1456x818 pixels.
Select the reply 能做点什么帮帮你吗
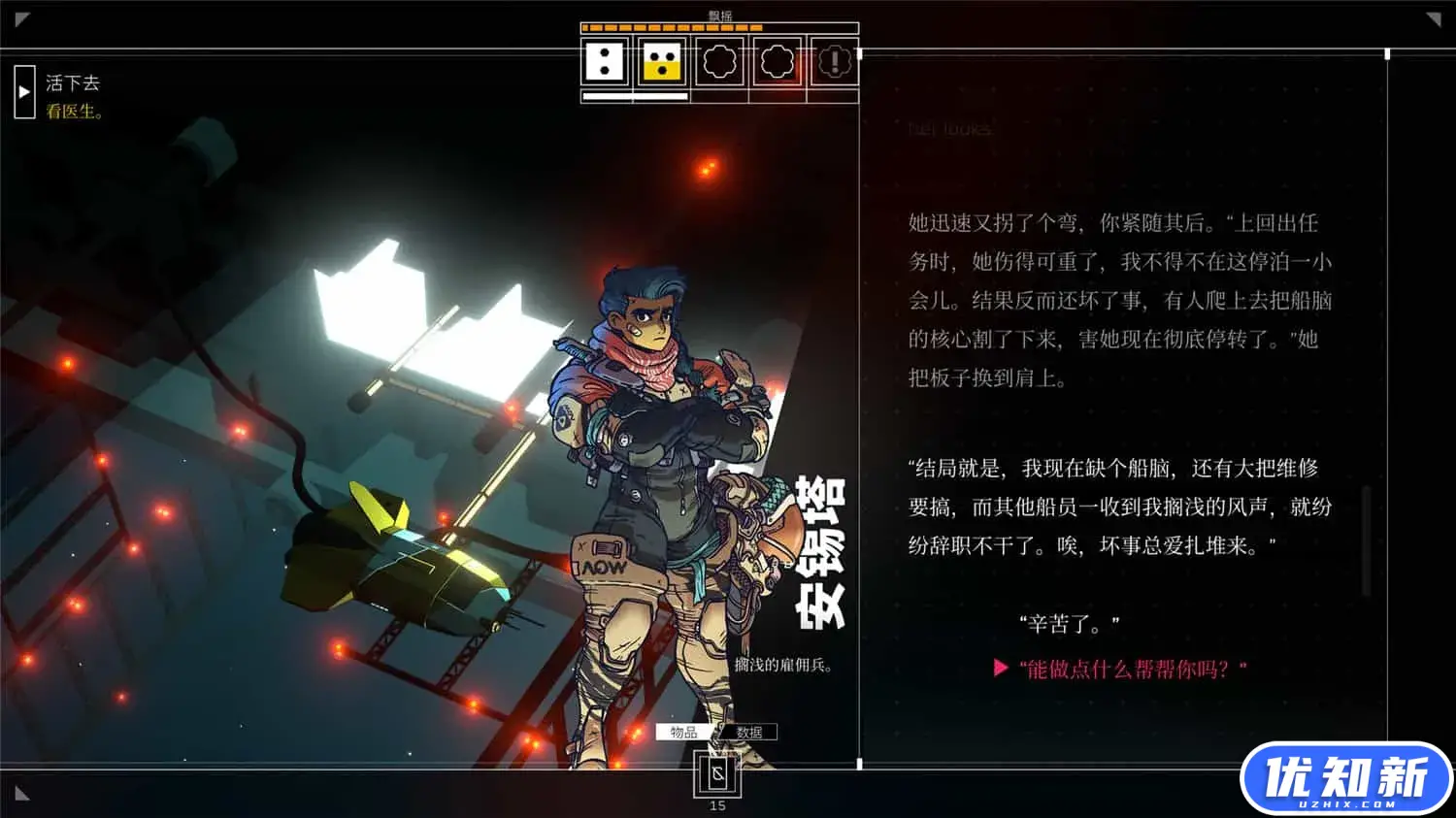click(x=1131, y=666)
